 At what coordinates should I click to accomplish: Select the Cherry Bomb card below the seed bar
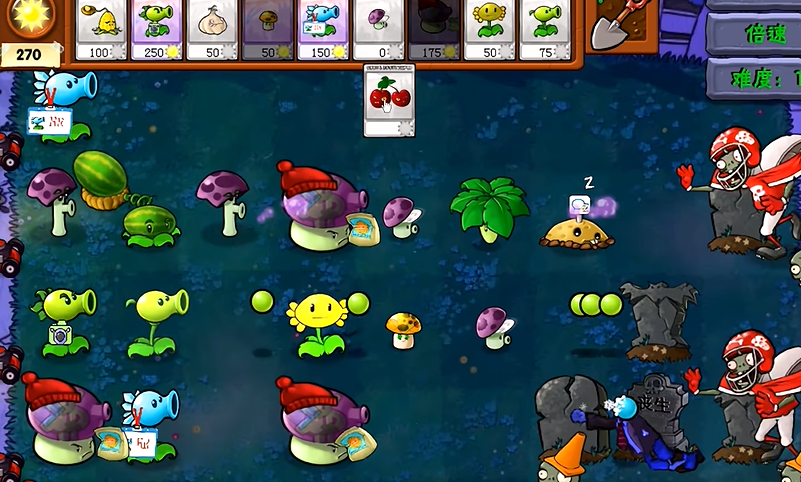389,101
